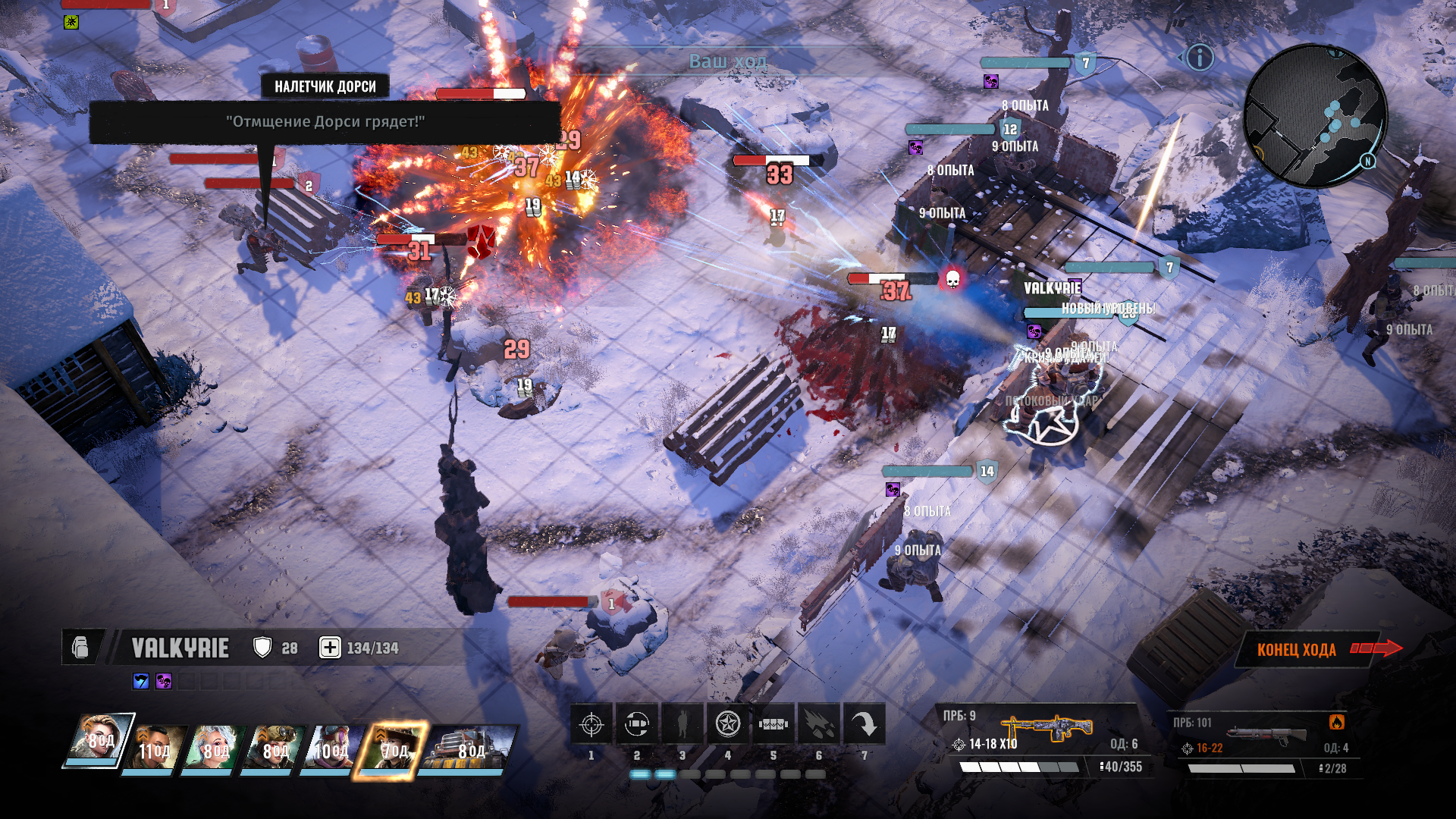Select the truck vehicle portrait
Screen dimensions: 1456x819
(466, 747)
